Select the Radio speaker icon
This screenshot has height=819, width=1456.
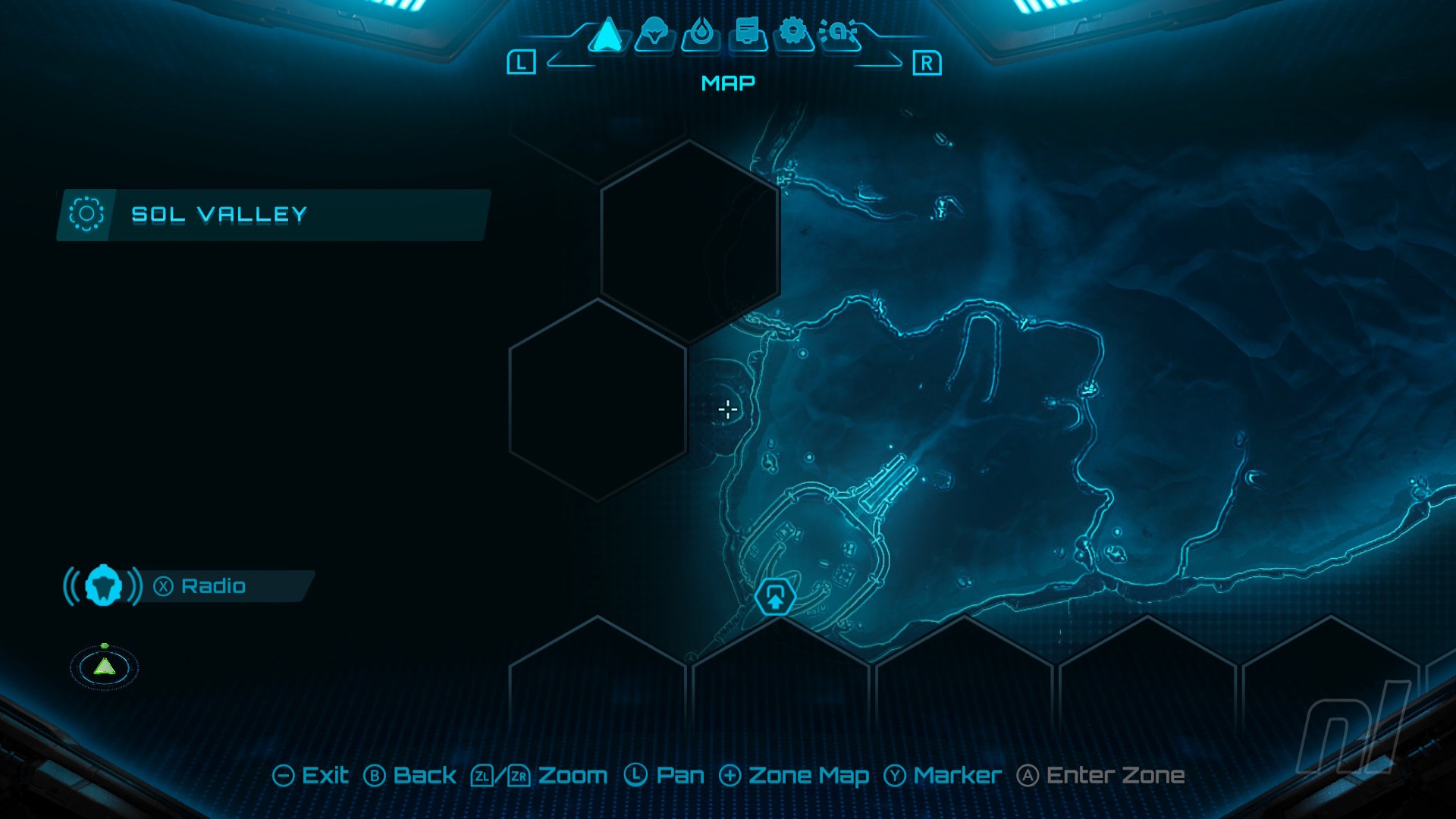tap(105, 585)
